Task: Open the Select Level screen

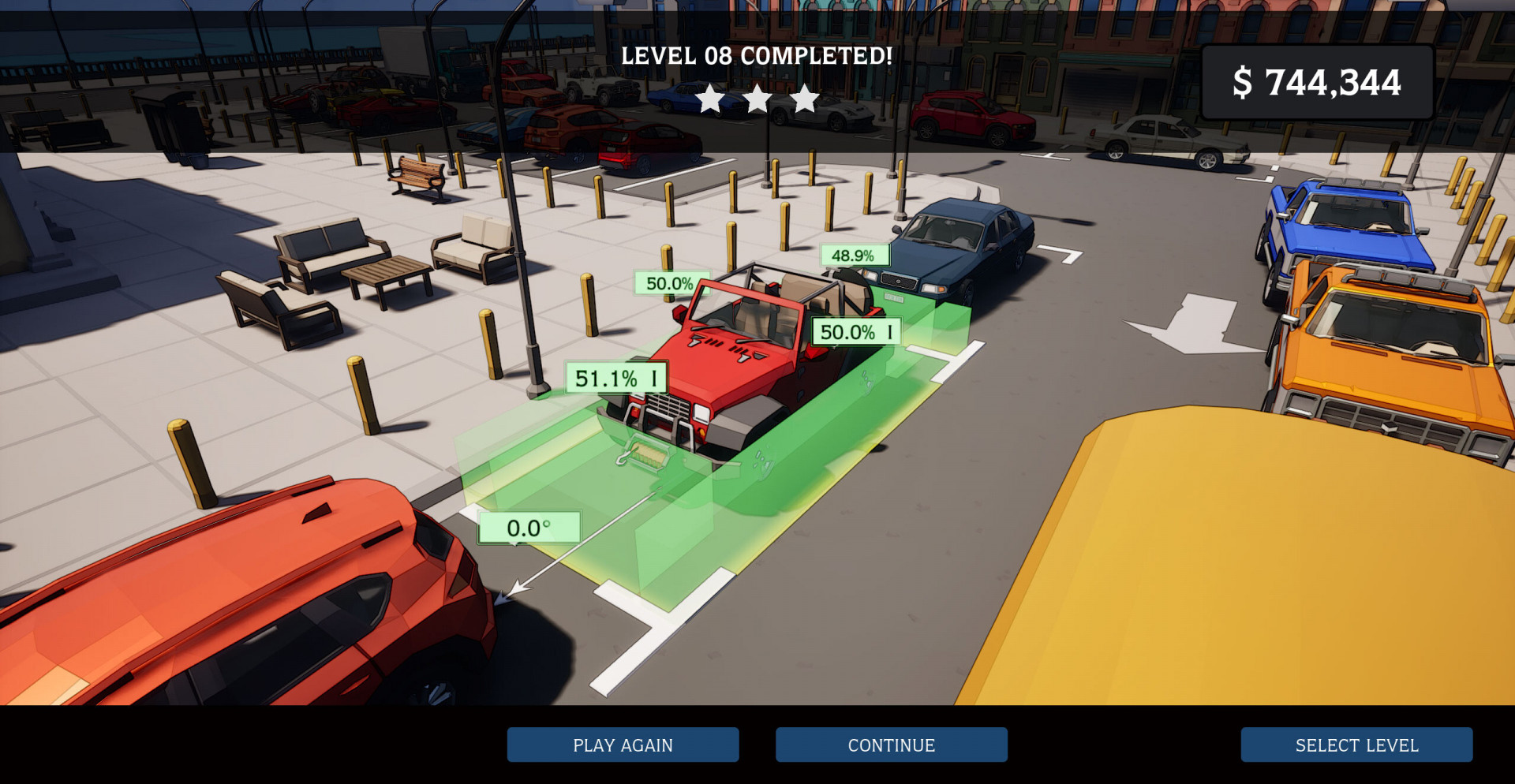Action: [1356, 745]
